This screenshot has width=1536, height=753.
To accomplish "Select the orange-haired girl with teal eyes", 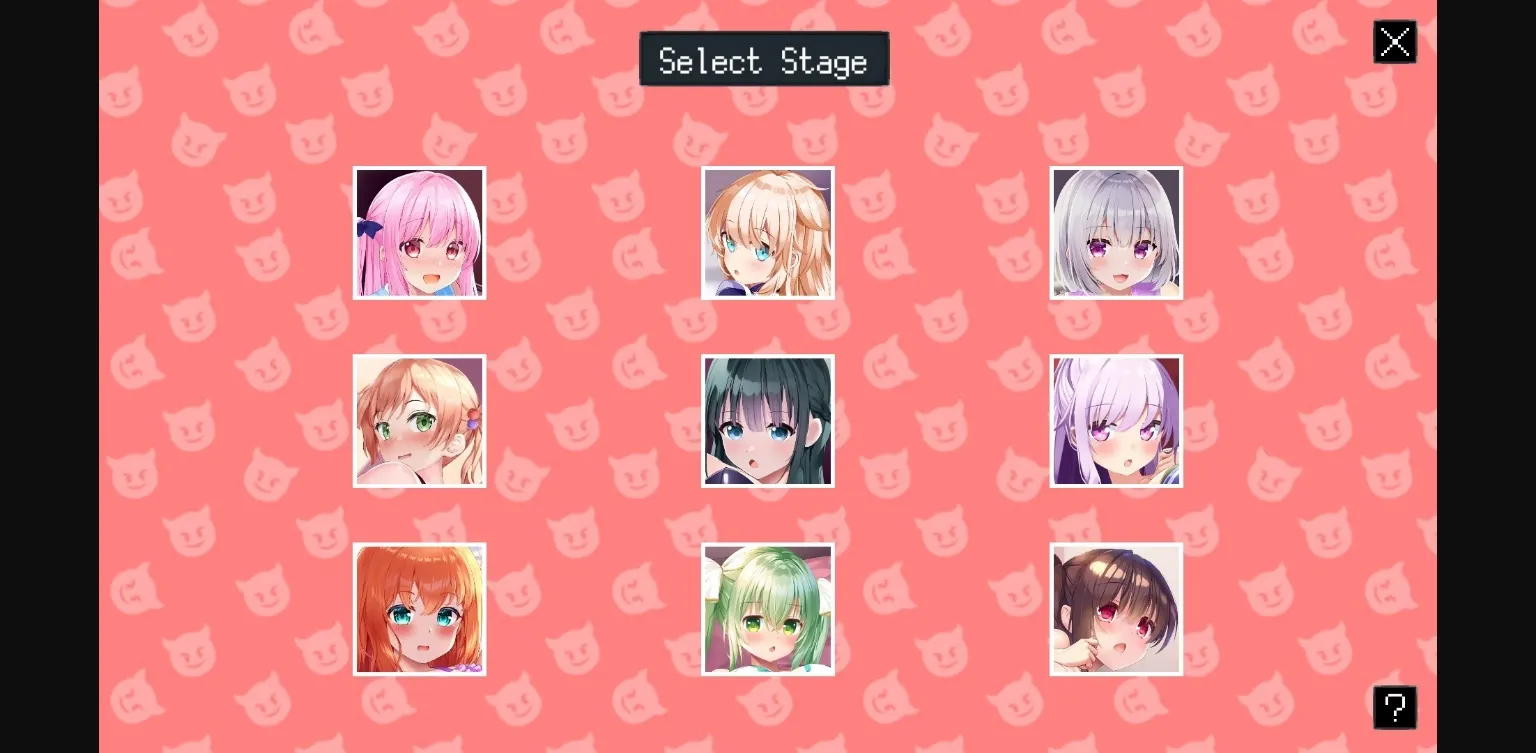I will (x=419, y=609).
